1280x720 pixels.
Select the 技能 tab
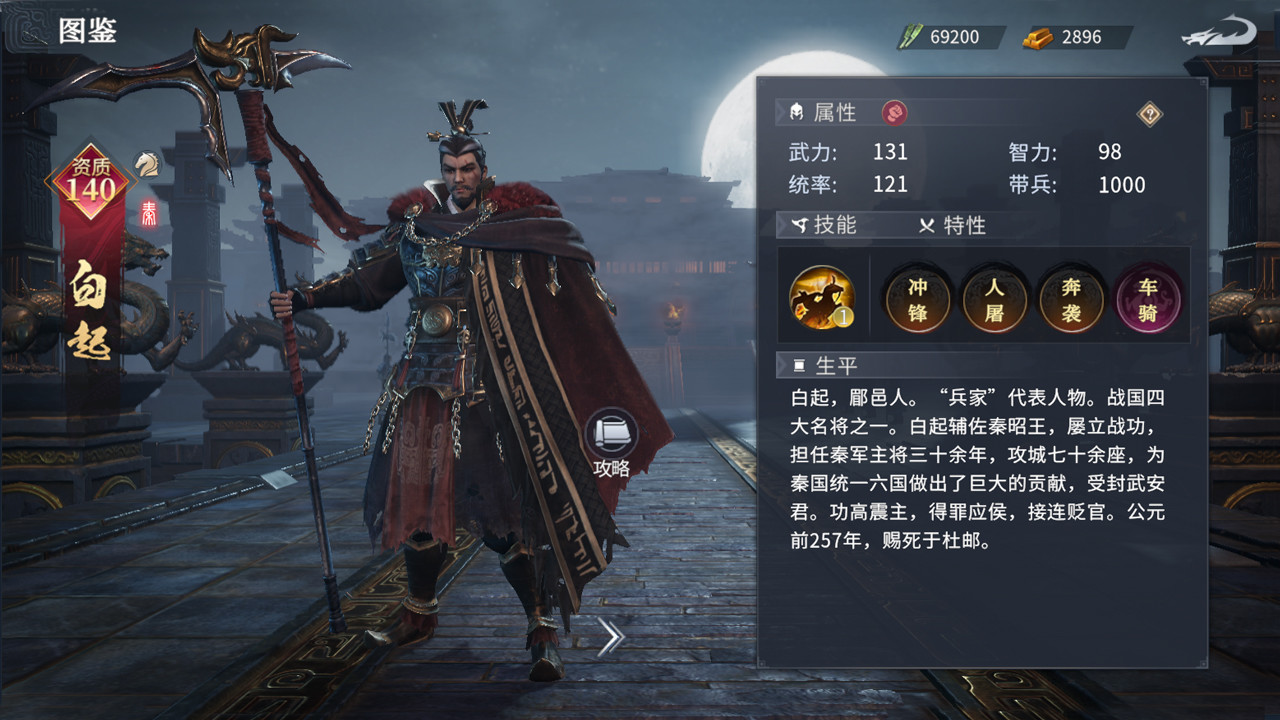[833, 226]
